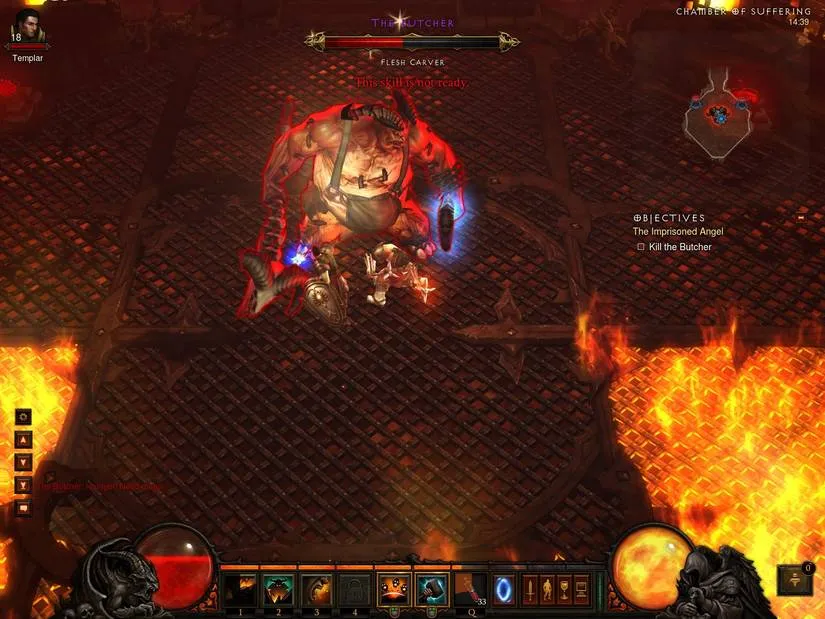
Task: Use the green horned demon skill
Action: [278, 589]
